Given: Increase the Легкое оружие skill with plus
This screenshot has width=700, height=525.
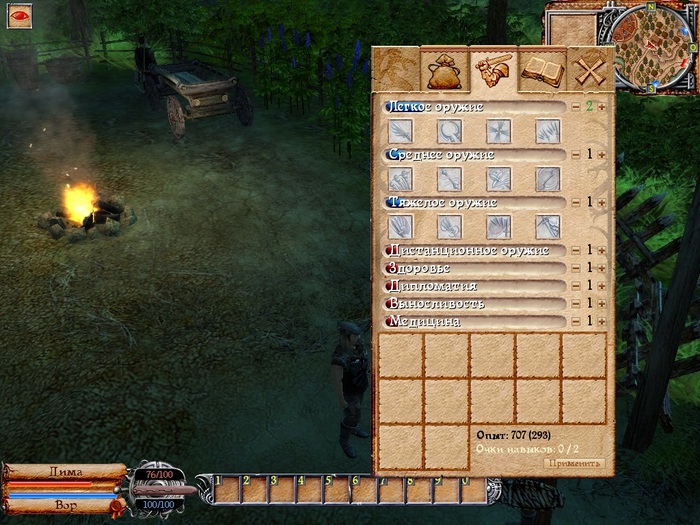Looking at the screenshot, I should pyautogui.click(x=602, y=106).
